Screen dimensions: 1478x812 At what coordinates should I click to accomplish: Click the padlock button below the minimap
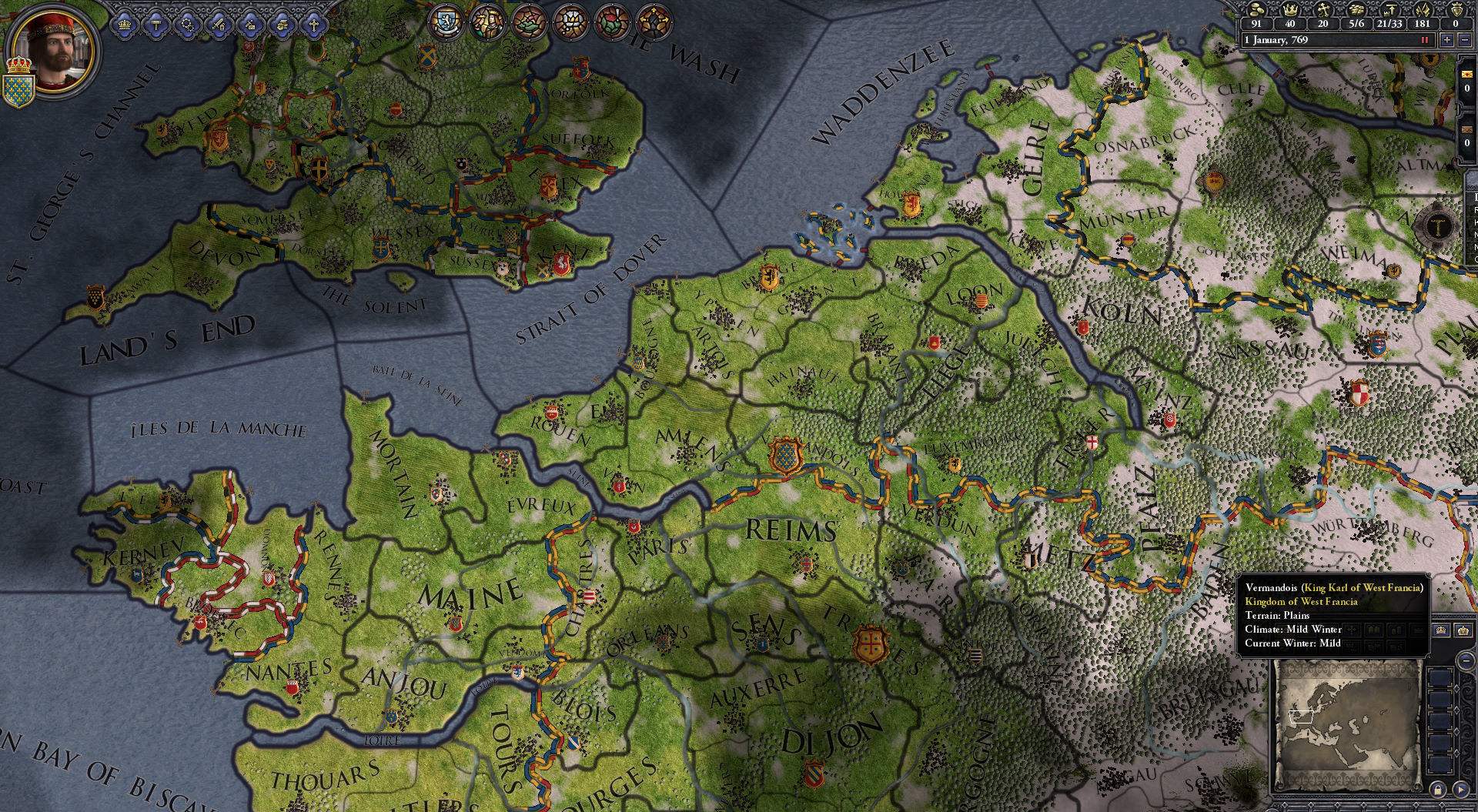(x=1437, y=789)
